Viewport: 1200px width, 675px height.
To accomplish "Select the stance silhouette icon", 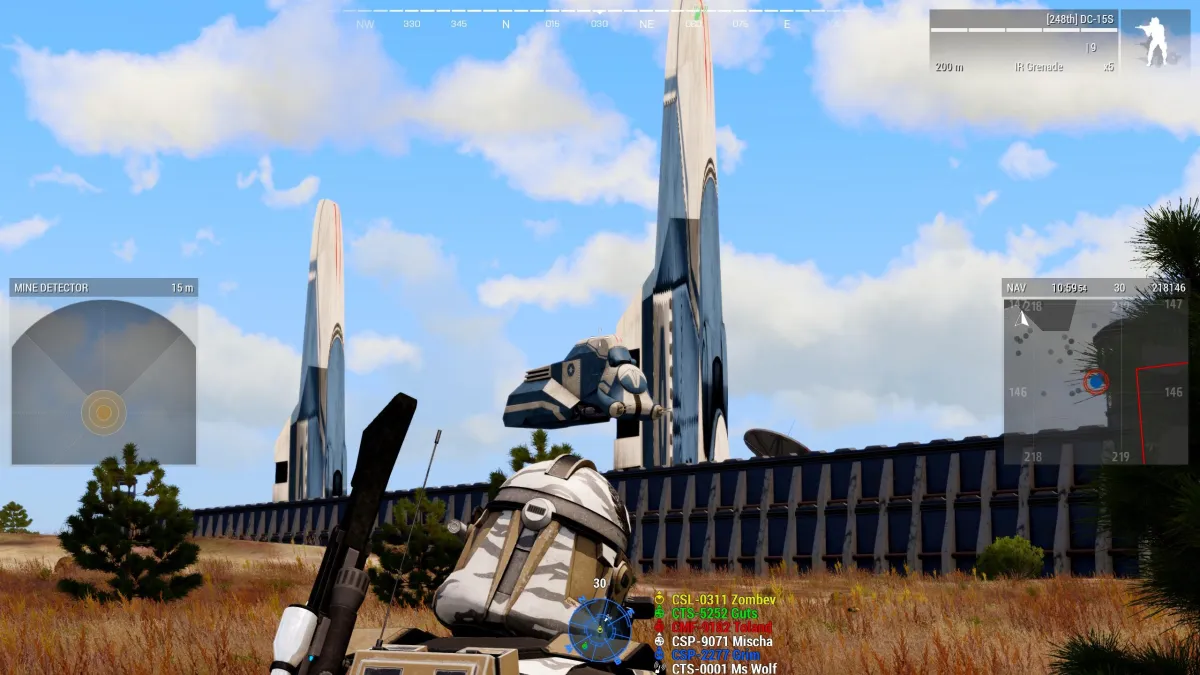I will [x=1155, y=41].
